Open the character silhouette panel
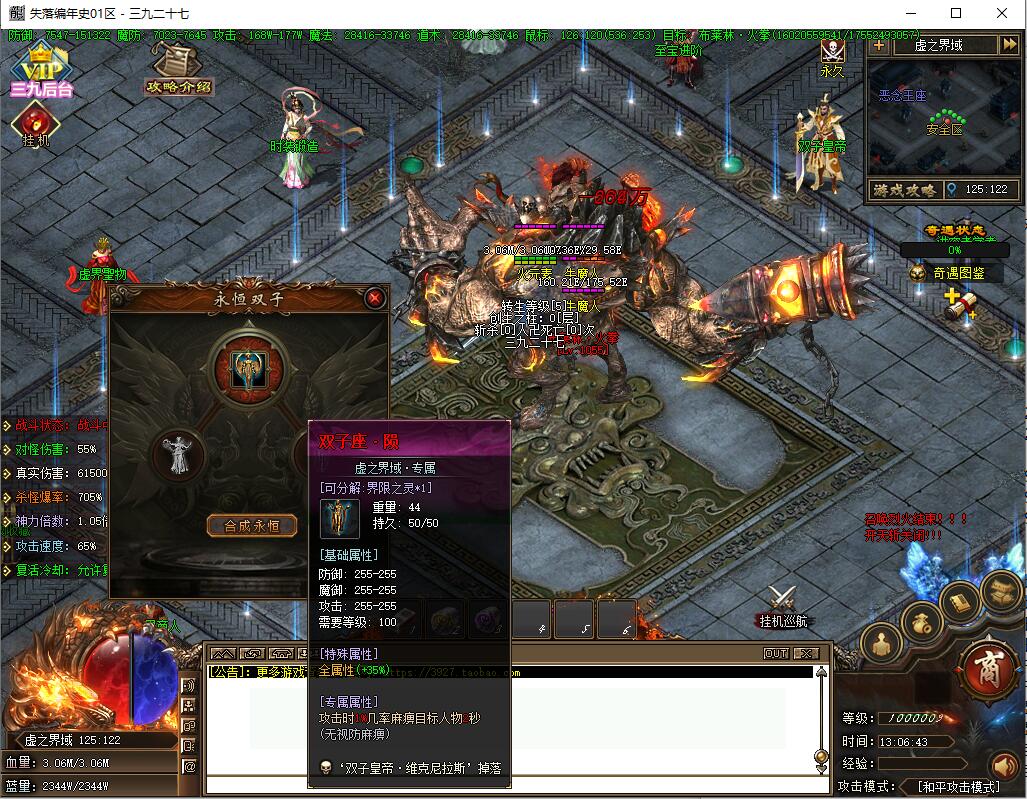This screenshot has width=1027, height=799. coord(881,645)
